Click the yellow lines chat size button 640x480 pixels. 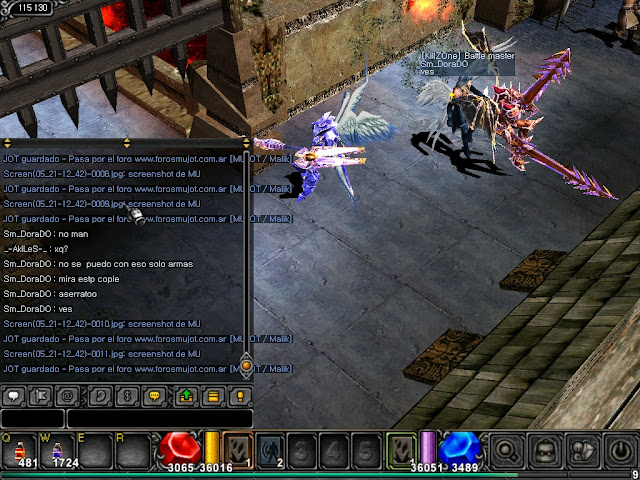click(212, 396)
